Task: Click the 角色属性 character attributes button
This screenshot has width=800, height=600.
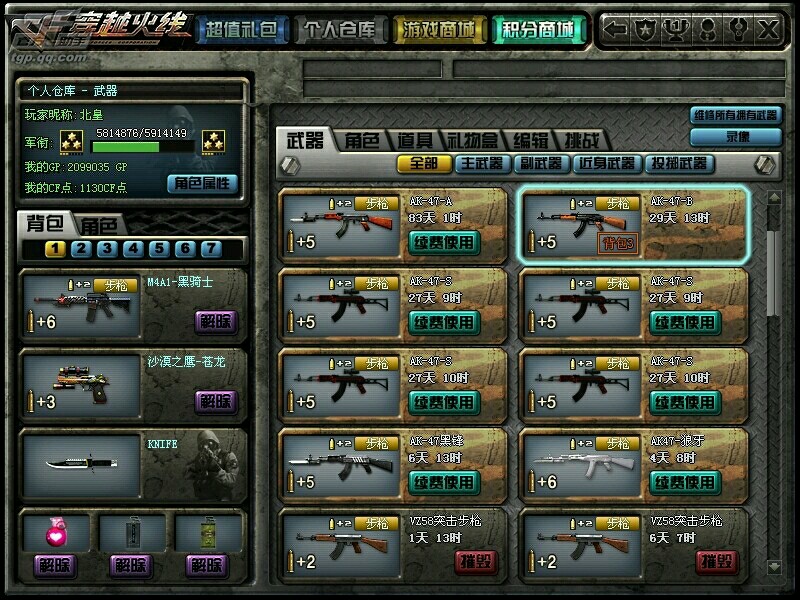Action: click(x=203, y=183)
